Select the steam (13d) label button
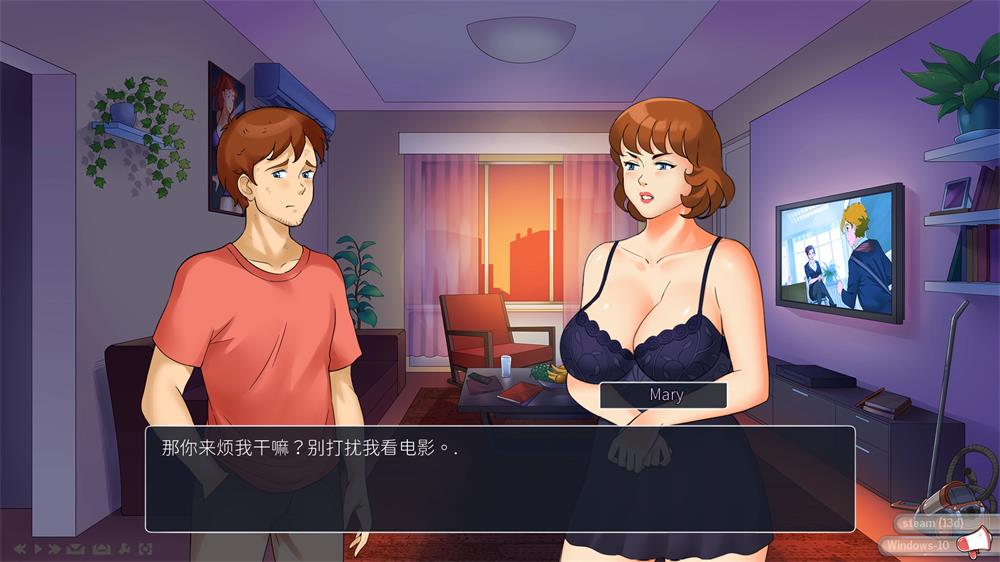Viewport: 1000px width, 562px height. click(930, 523)
